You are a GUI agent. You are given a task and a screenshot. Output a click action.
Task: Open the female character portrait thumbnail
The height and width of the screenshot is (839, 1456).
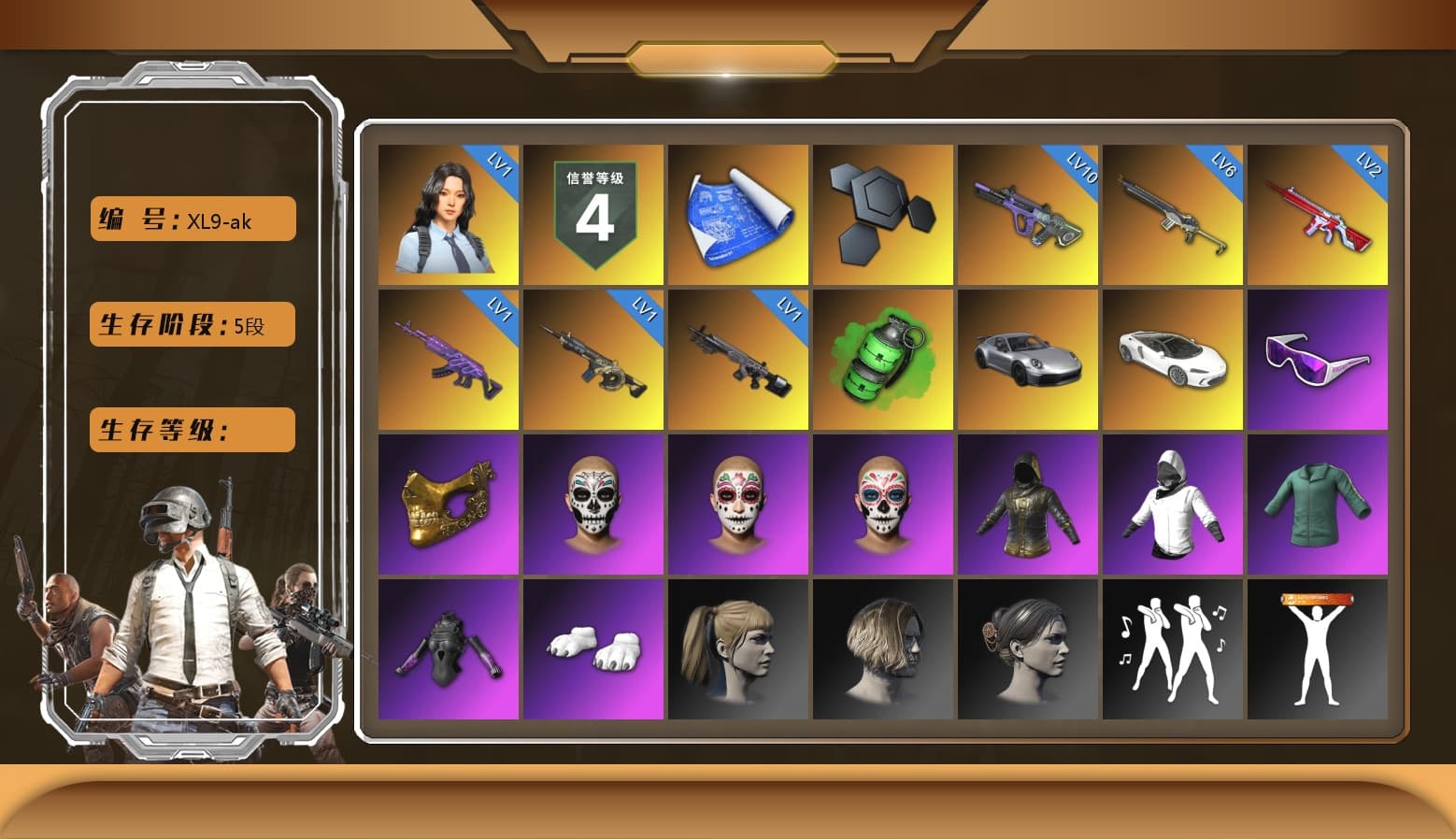[450, 213]
